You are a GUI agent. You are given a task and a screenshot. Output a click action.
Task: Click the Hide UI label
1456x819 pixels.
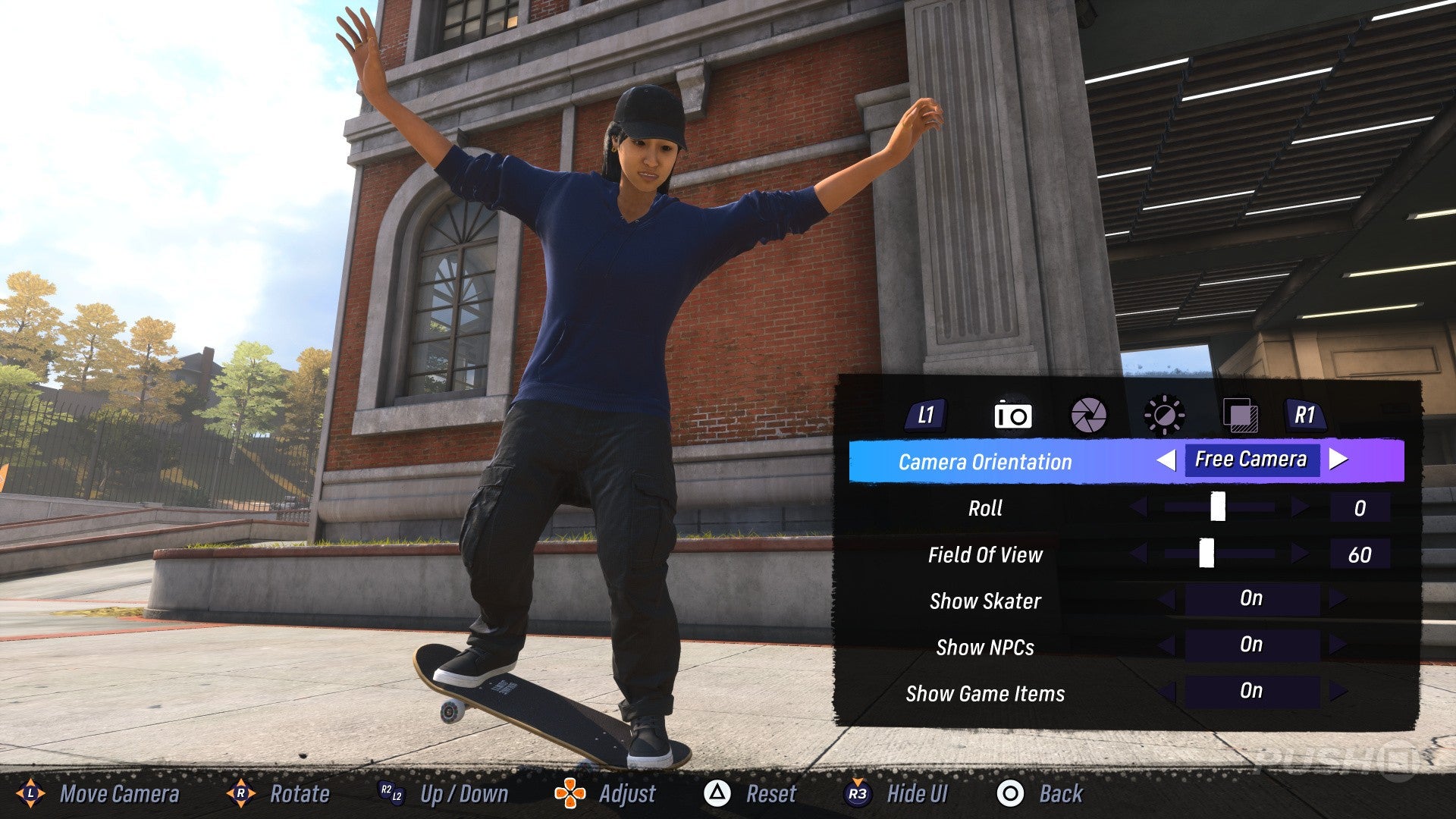pyautogui.click(x=919, y=794)
